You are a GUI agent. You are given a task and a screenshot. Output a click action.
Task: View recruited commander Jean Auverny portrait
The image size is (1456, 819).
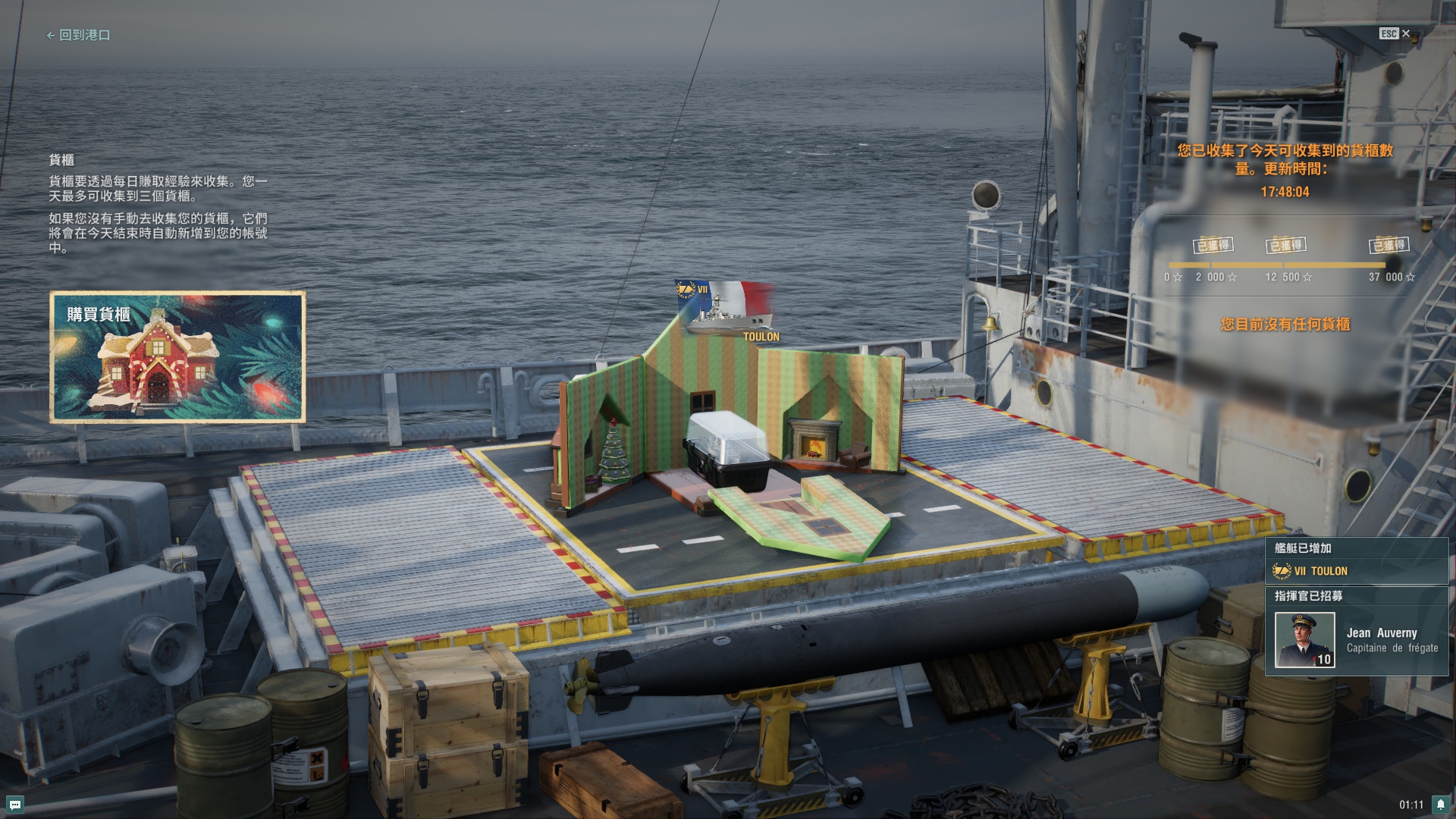[1304, 640]
